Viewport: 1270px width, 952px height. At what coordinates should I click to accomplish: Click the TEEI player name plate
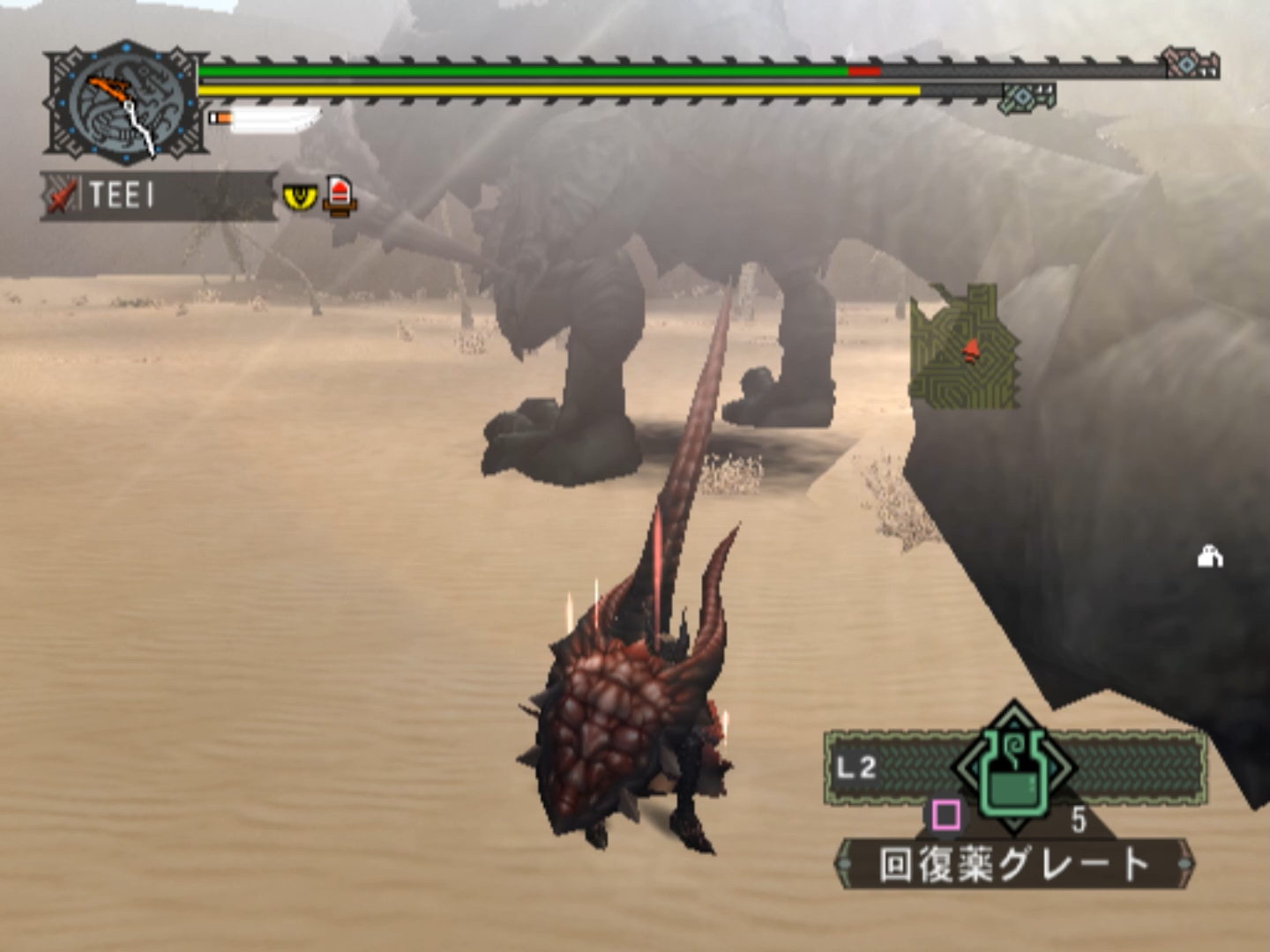tap(157, 196)
